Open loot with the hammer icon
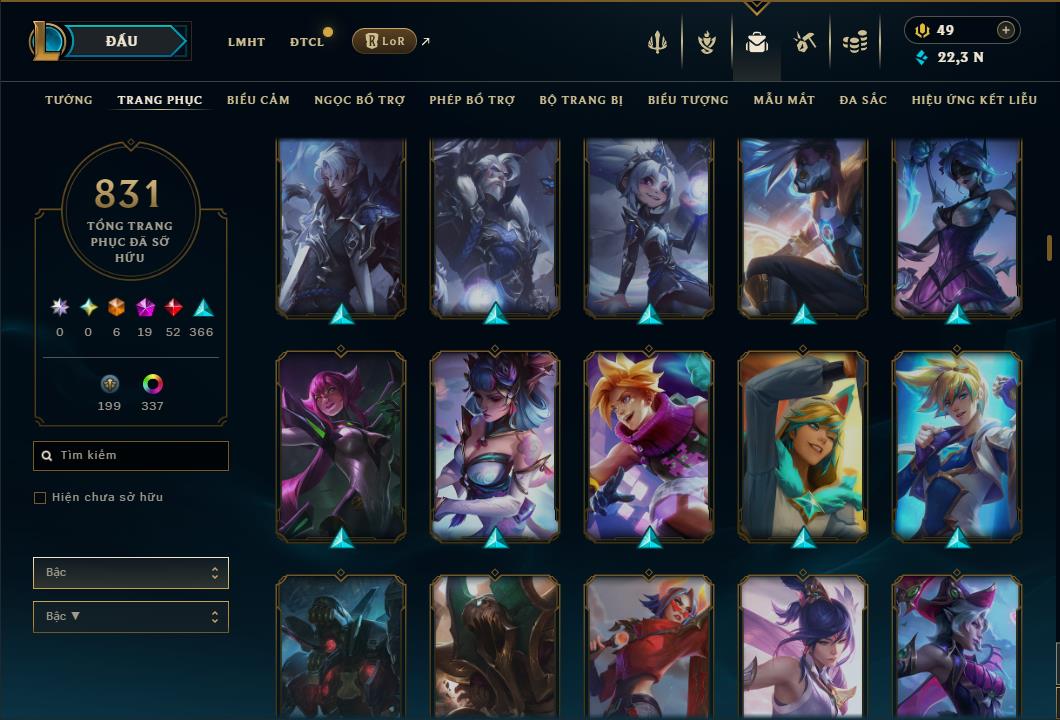Viewport: 1060px width, 720px height. pos(805,42)
